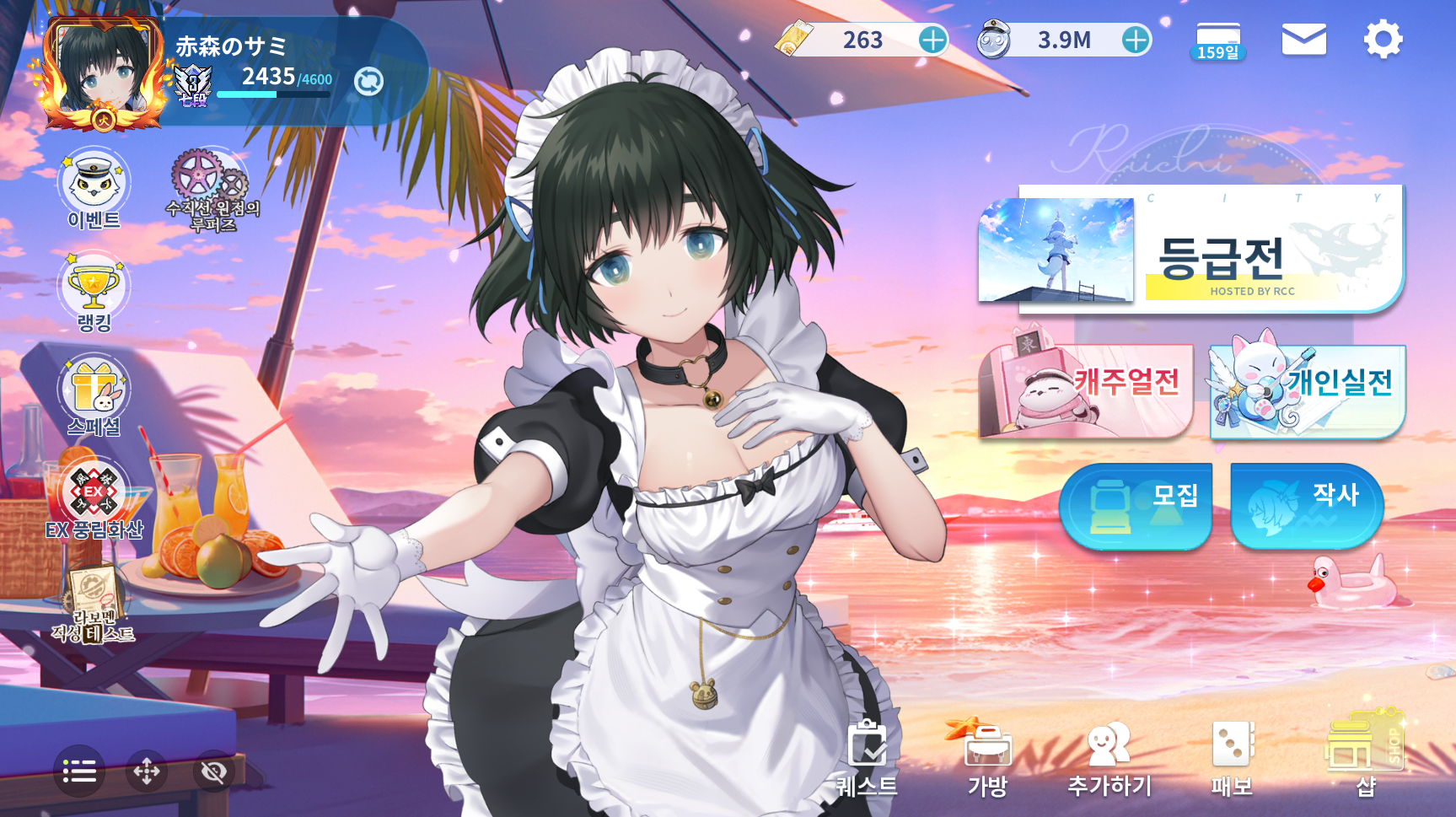
Task: Choose the 개인실전 private room mode
Action: click(1307, 390)
